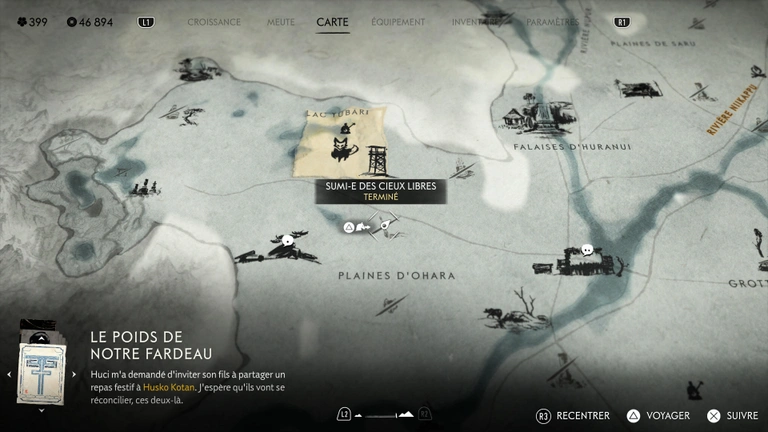The height and width of the screenshot is (432, 768).
Task: Switch to the Paramètres tab
Action: [x=552, y=22]
